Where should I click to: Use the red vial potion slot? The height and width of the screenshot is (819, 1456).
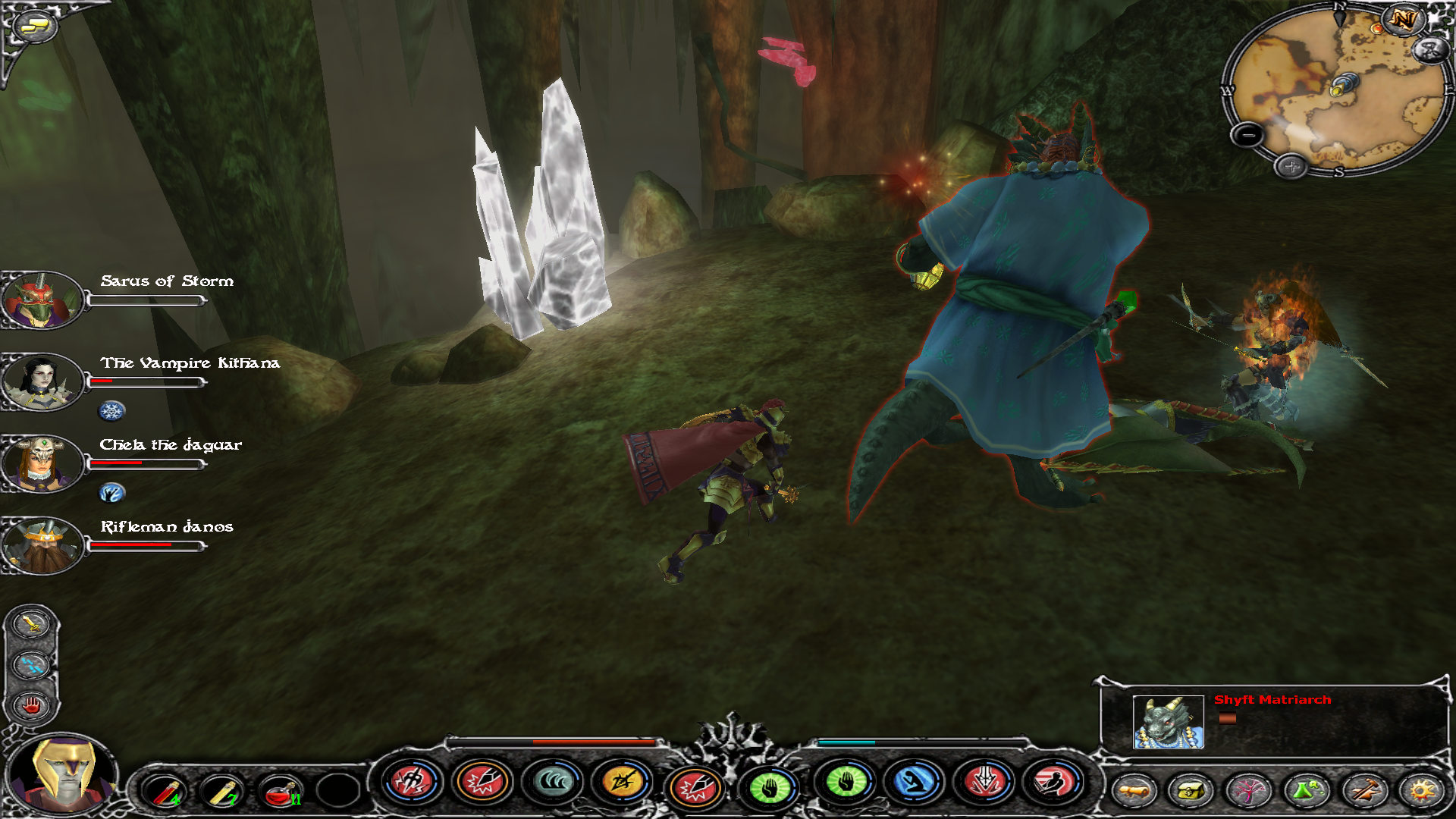click(165, 791)
